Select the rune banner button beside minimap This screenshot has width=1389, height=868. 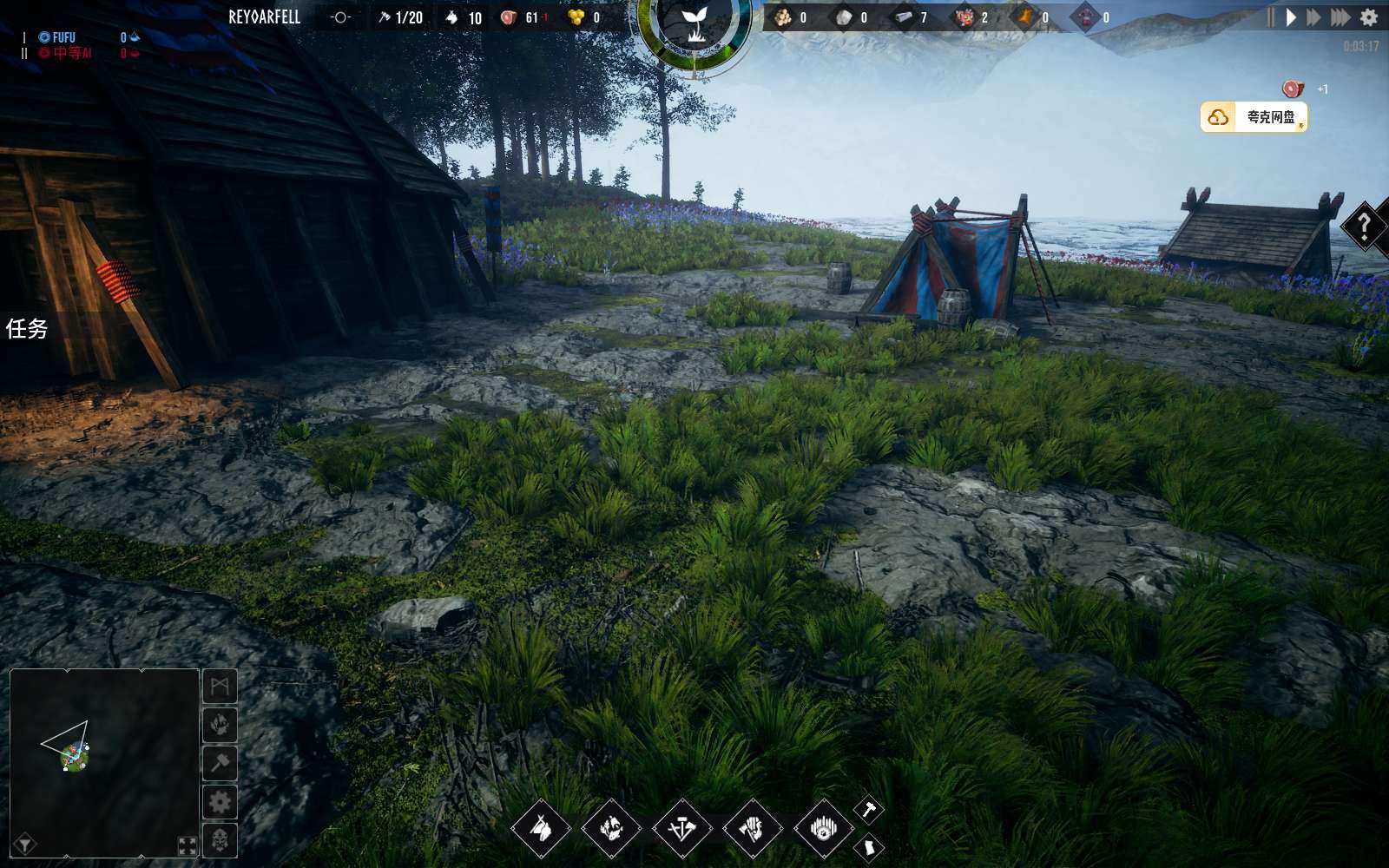pyautogui.click(x=220, y=687)
